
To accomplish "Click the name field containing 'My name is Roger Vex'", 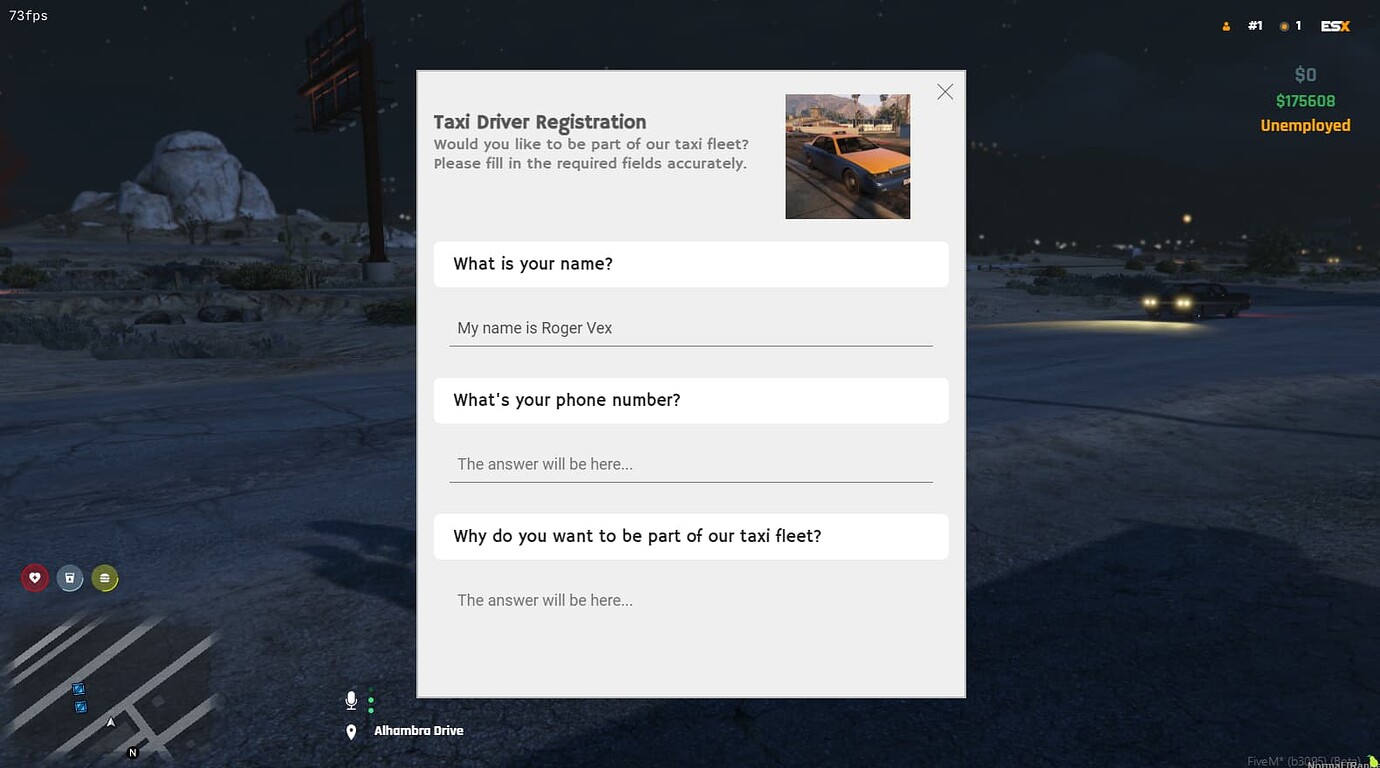I will coord(691,328).
